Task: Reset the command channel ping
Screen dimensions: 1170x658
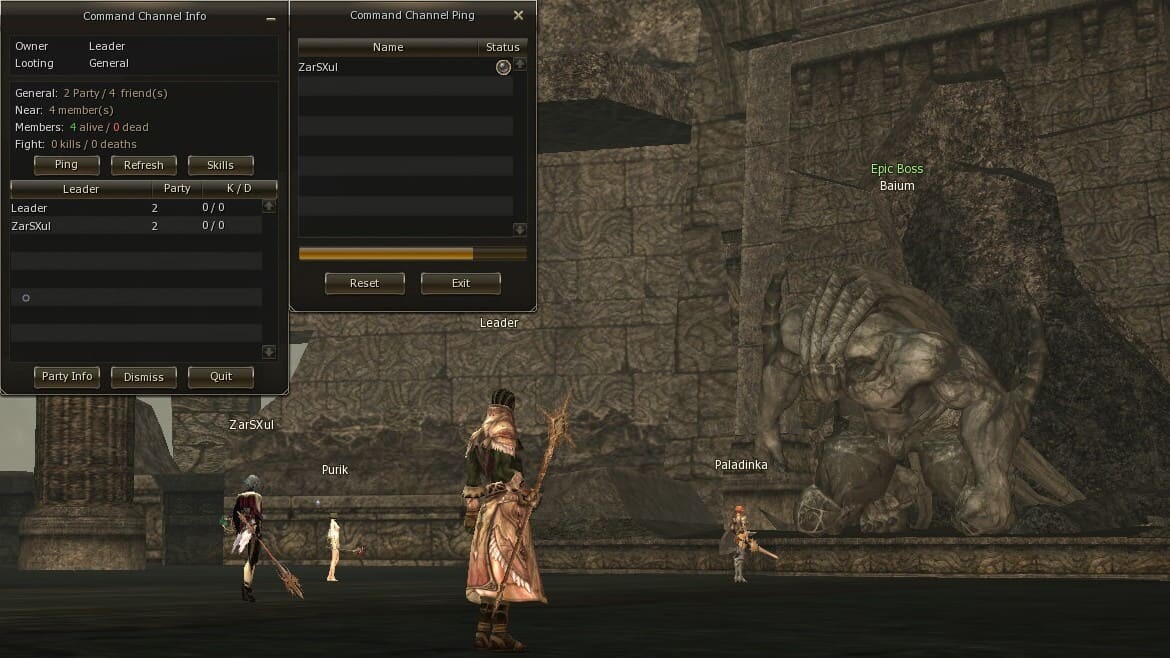Action: pyautogui.click(x=364, y=283)
